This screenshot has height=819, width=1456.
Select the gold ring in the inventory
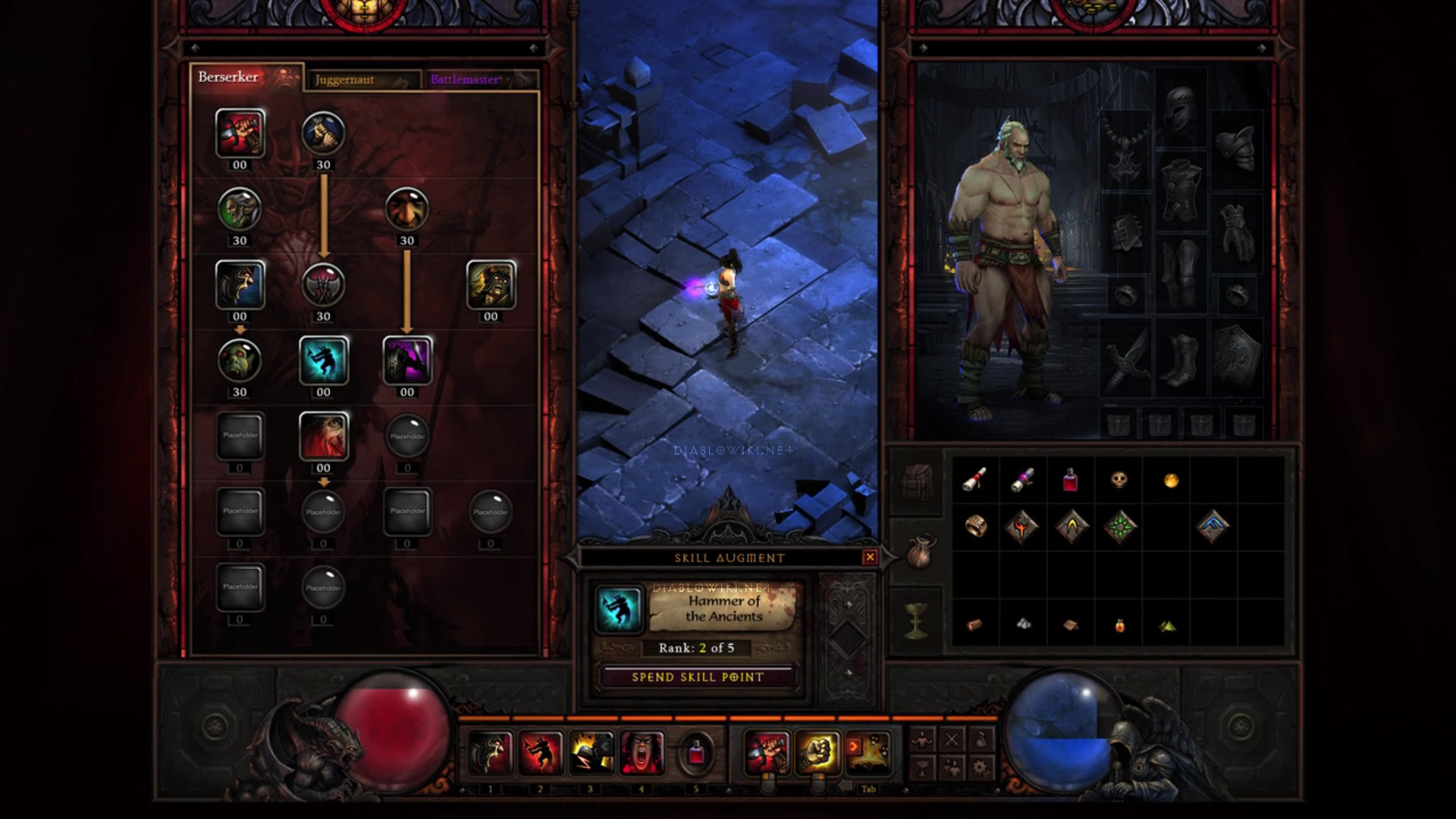tap(975, 526)
